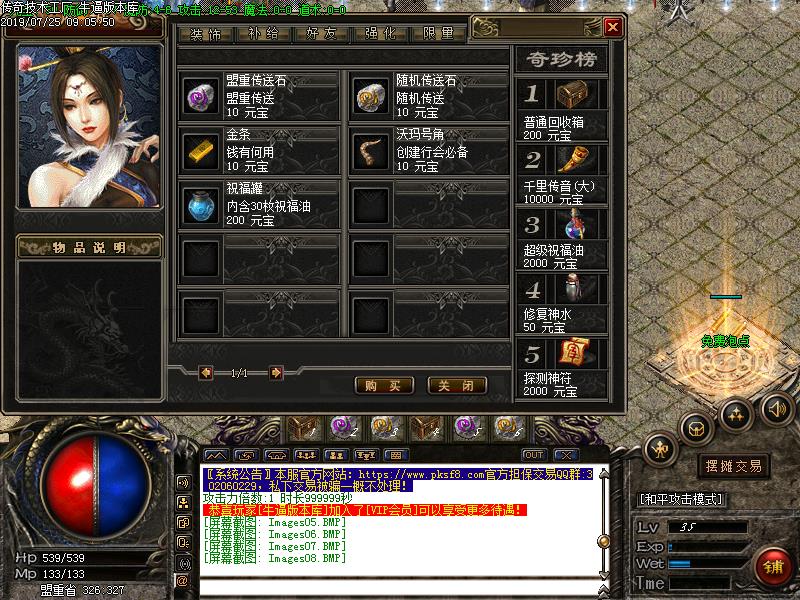Select the 盟重传送石 item

[x=202, y=97]
